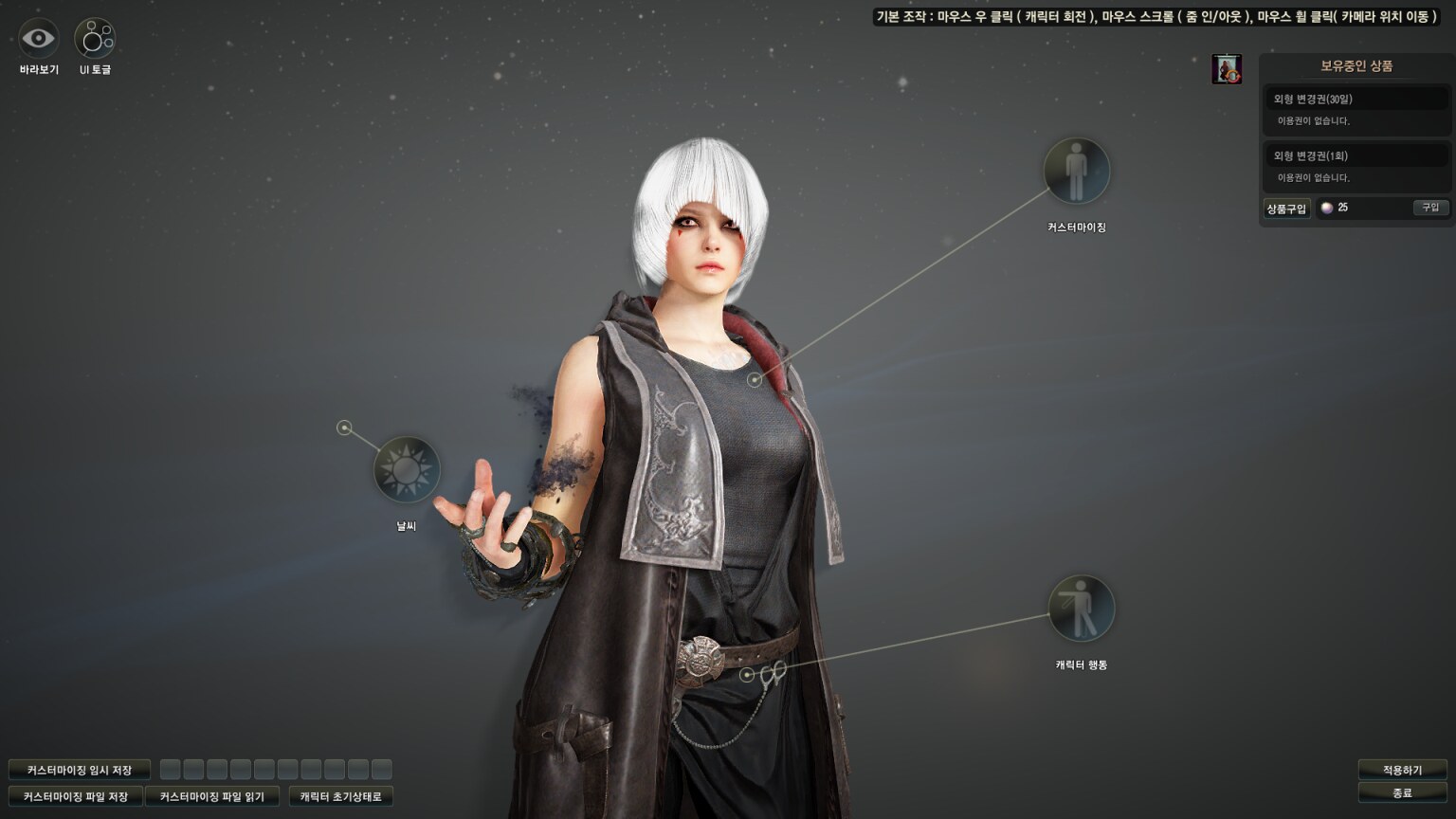Reset character with 캐릭터 초기상태로

pos(340,796)
